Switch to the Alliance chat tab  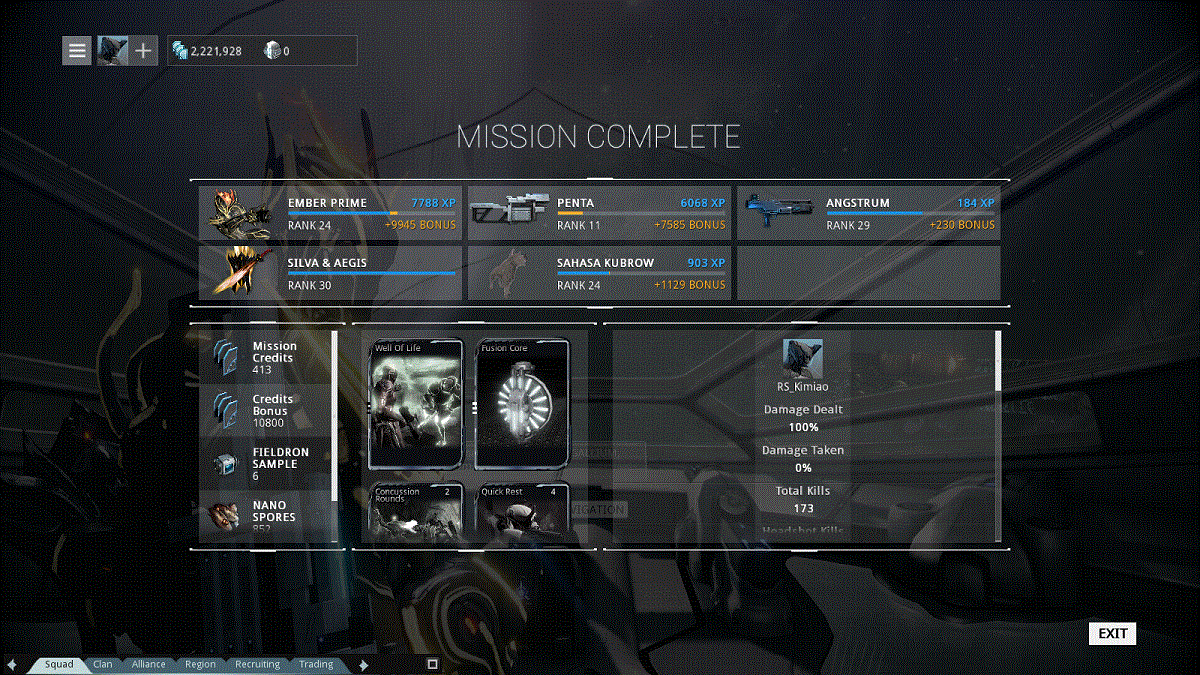[148, 664]
